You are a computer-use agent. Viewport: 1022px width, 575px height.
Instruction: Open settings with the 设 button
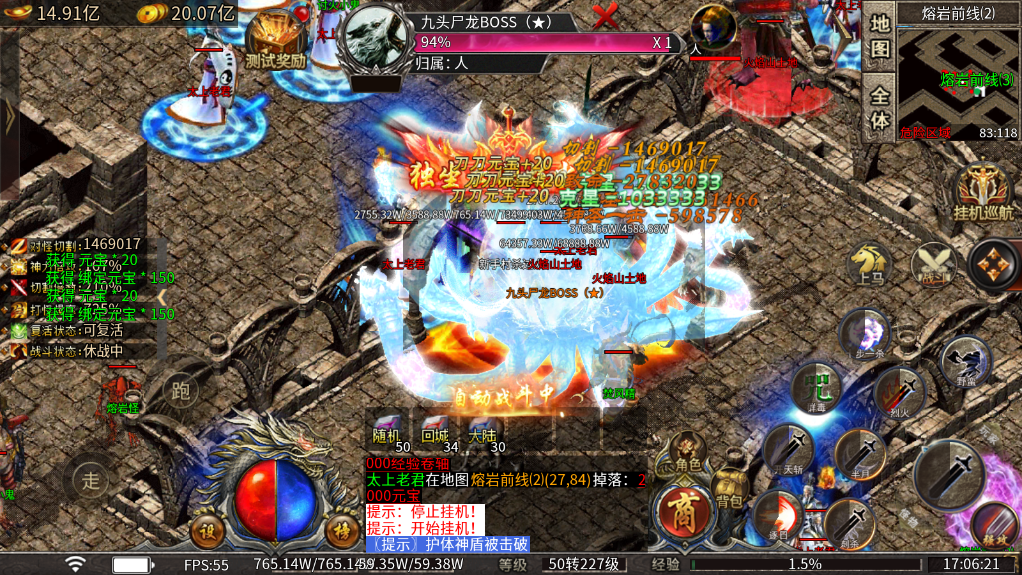coord(208,531)
